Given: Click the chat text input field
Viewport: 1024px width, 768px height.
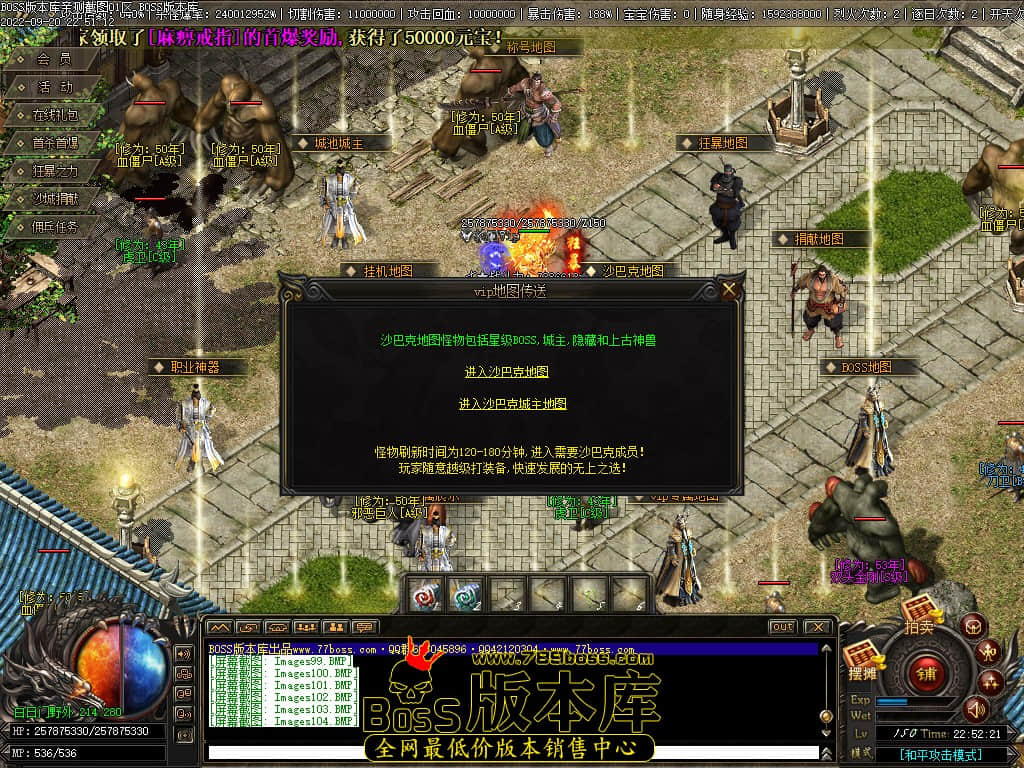Looking at the screenshot, I should (x=510, y=752).
